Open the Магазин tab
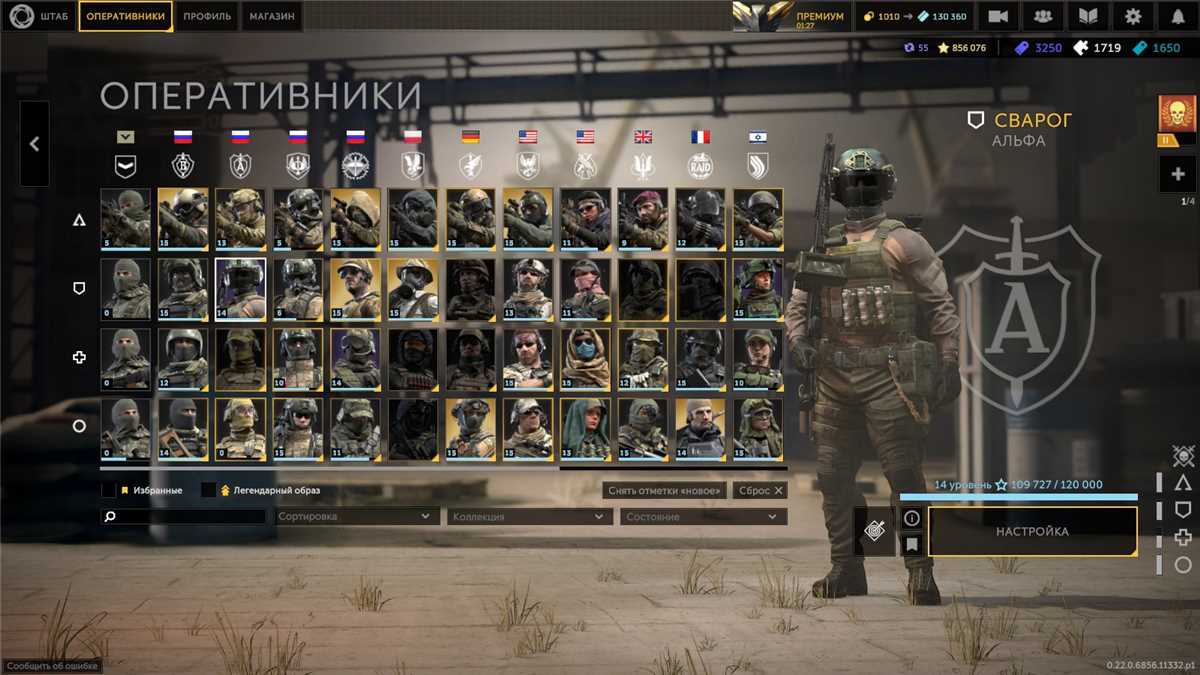The width and height of the screenshot is (1200, 675). coord(272,16)
